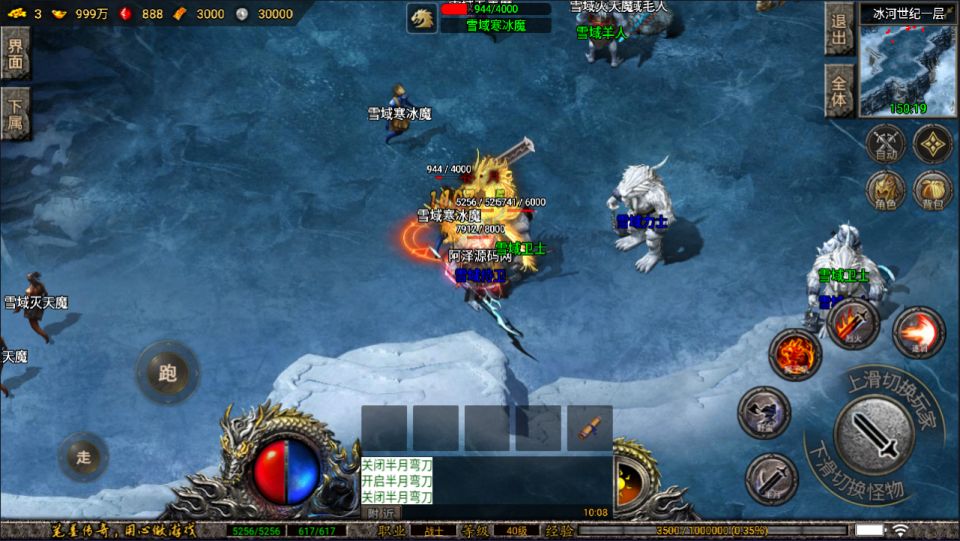
Task: Activate the four-pointed star icon
Action: click(x=933, y=144)
